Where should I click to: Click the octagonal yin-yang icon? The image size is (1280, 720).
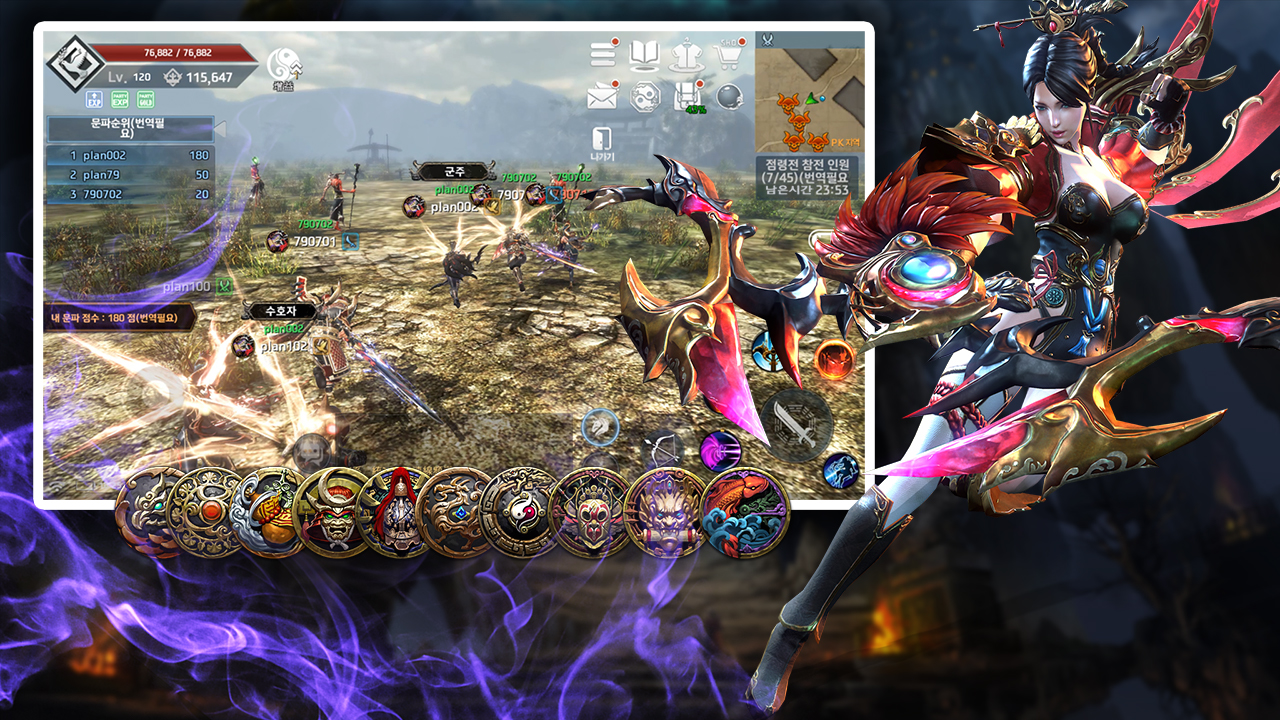tap(645, 97)
